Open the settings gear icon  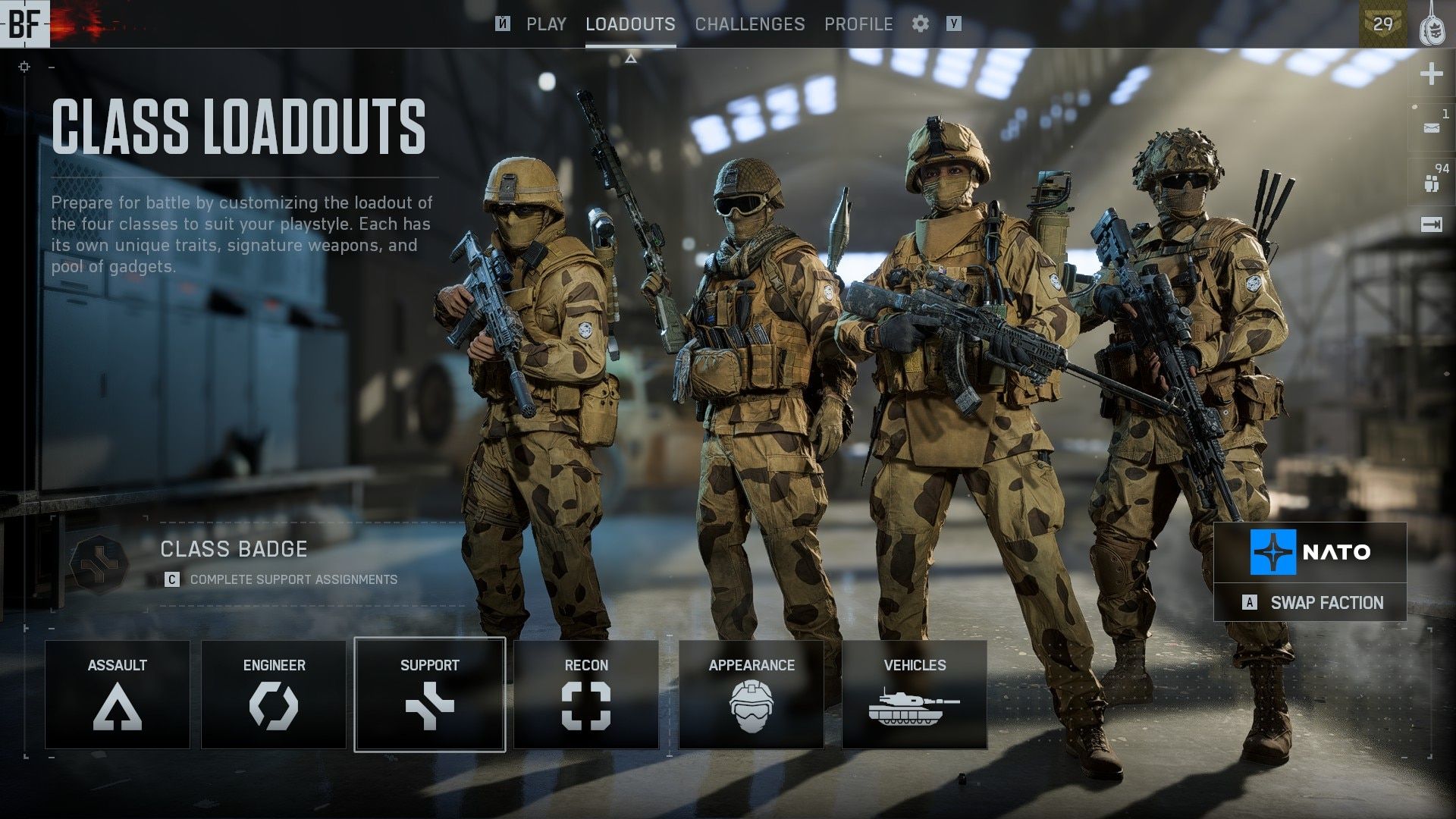click(x=921, y=24)
